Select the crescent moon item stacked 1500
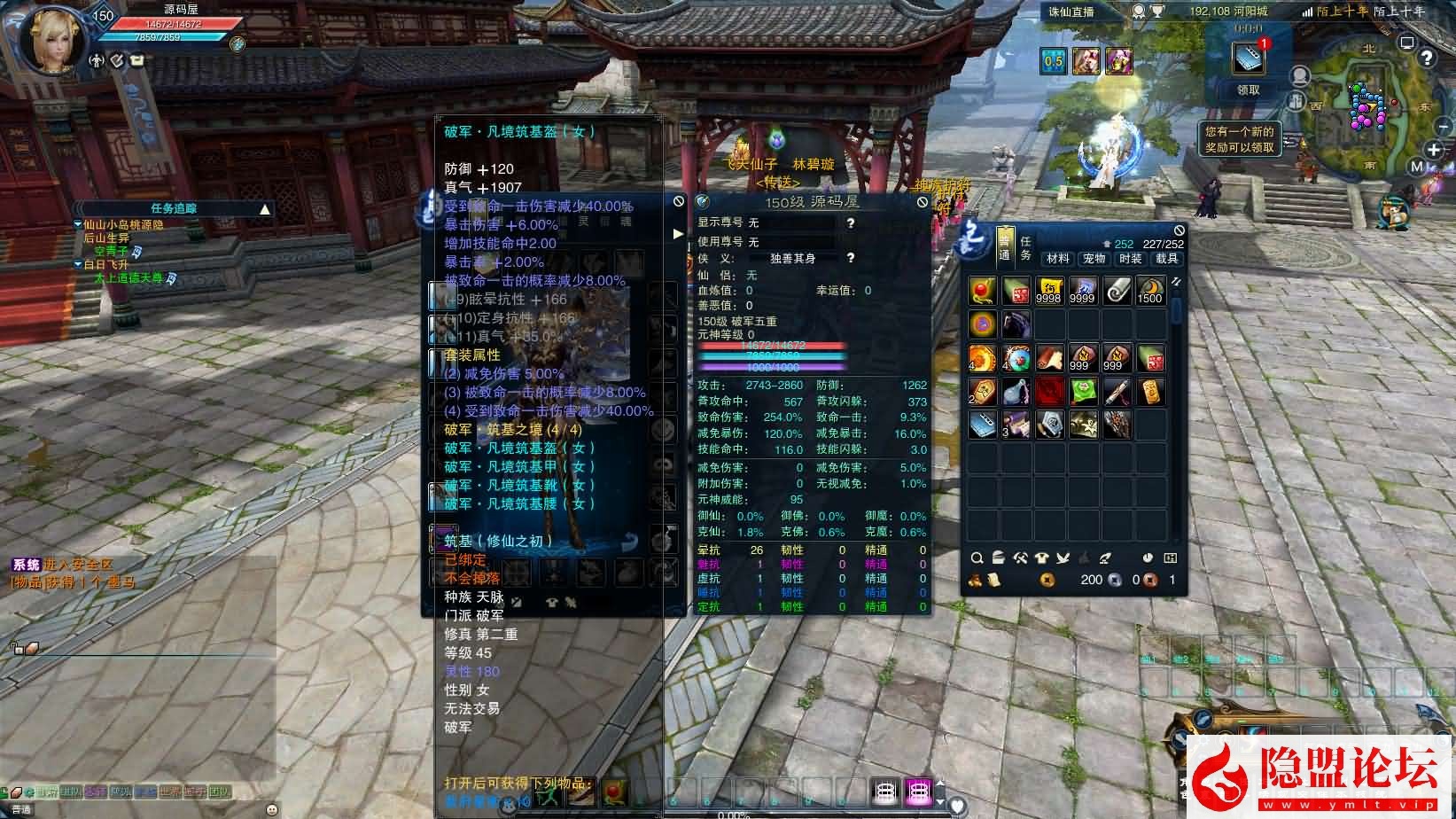 click(x=1150, y=291)
